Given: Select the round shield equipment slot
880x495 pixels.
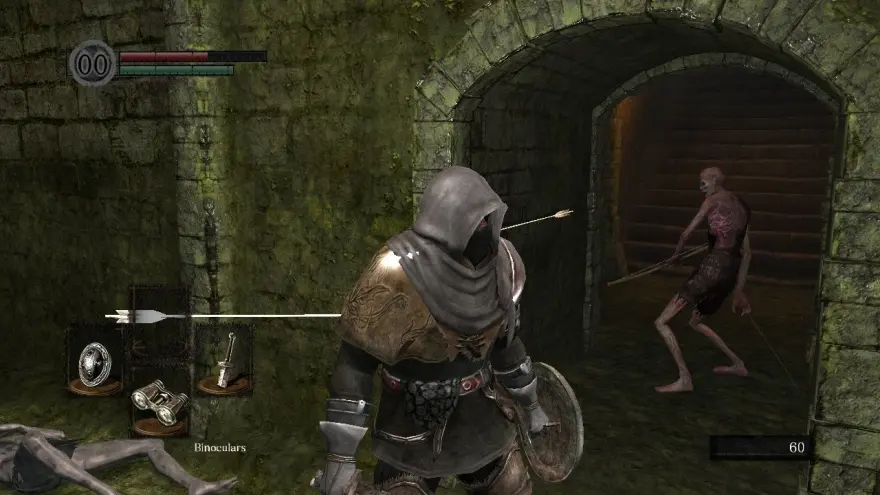Looking at the screenshot, I should click(x=95, y=358).
